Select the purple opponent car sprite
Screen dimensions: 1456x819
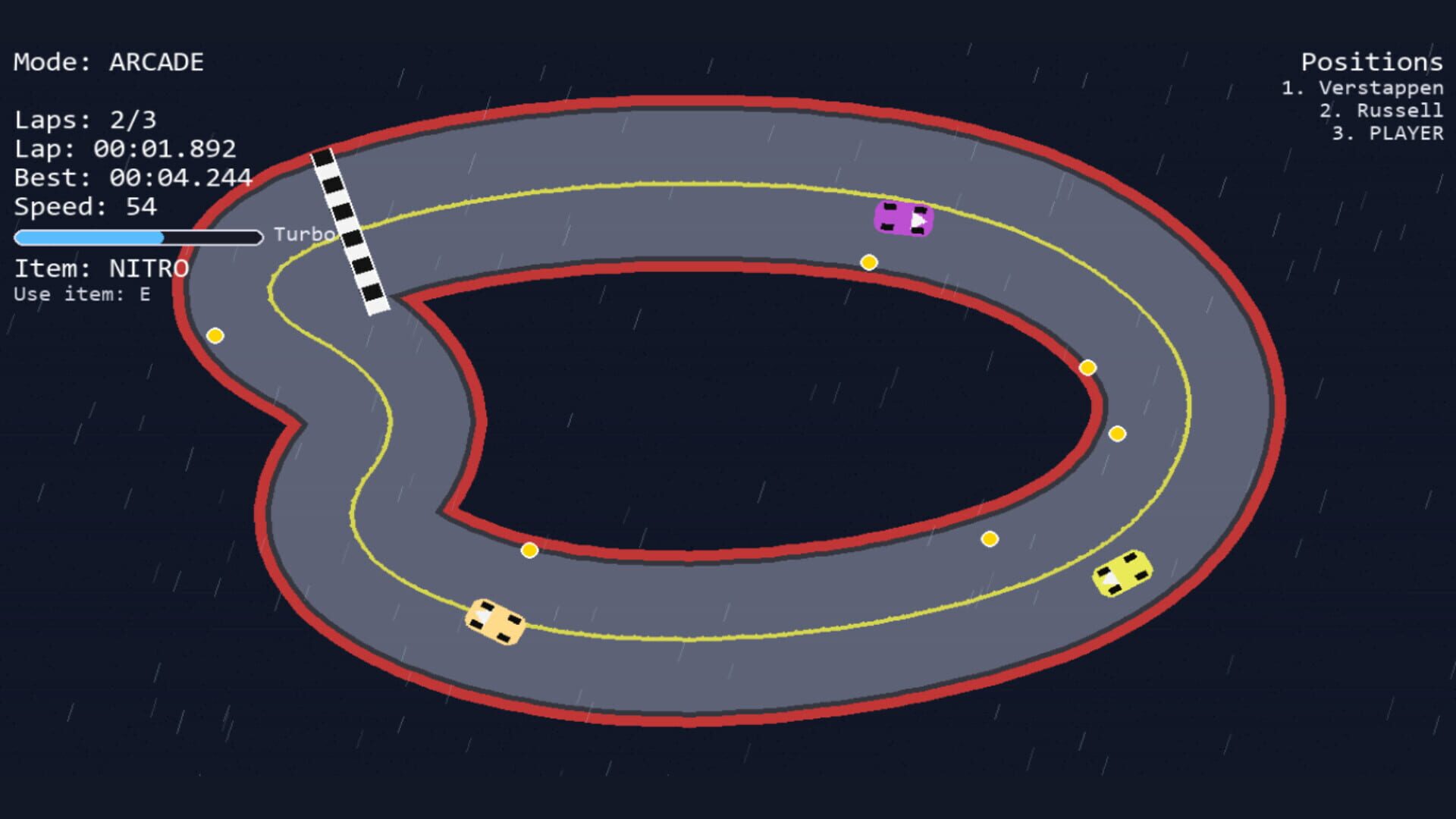[902, 218]
